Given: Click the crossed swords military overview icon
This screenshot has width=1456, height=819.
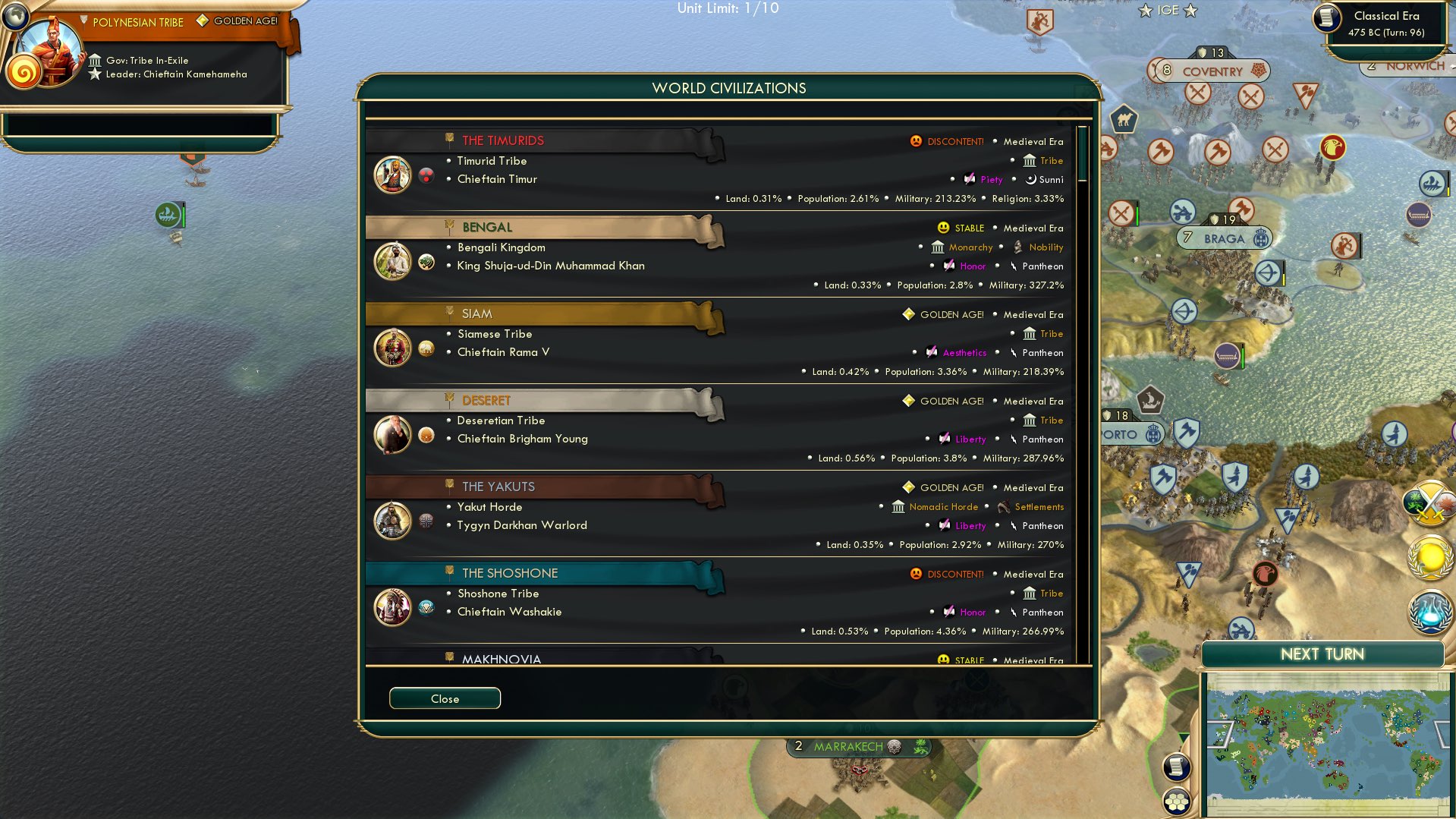Looking at the screenshot, I should pos(1432,501).
